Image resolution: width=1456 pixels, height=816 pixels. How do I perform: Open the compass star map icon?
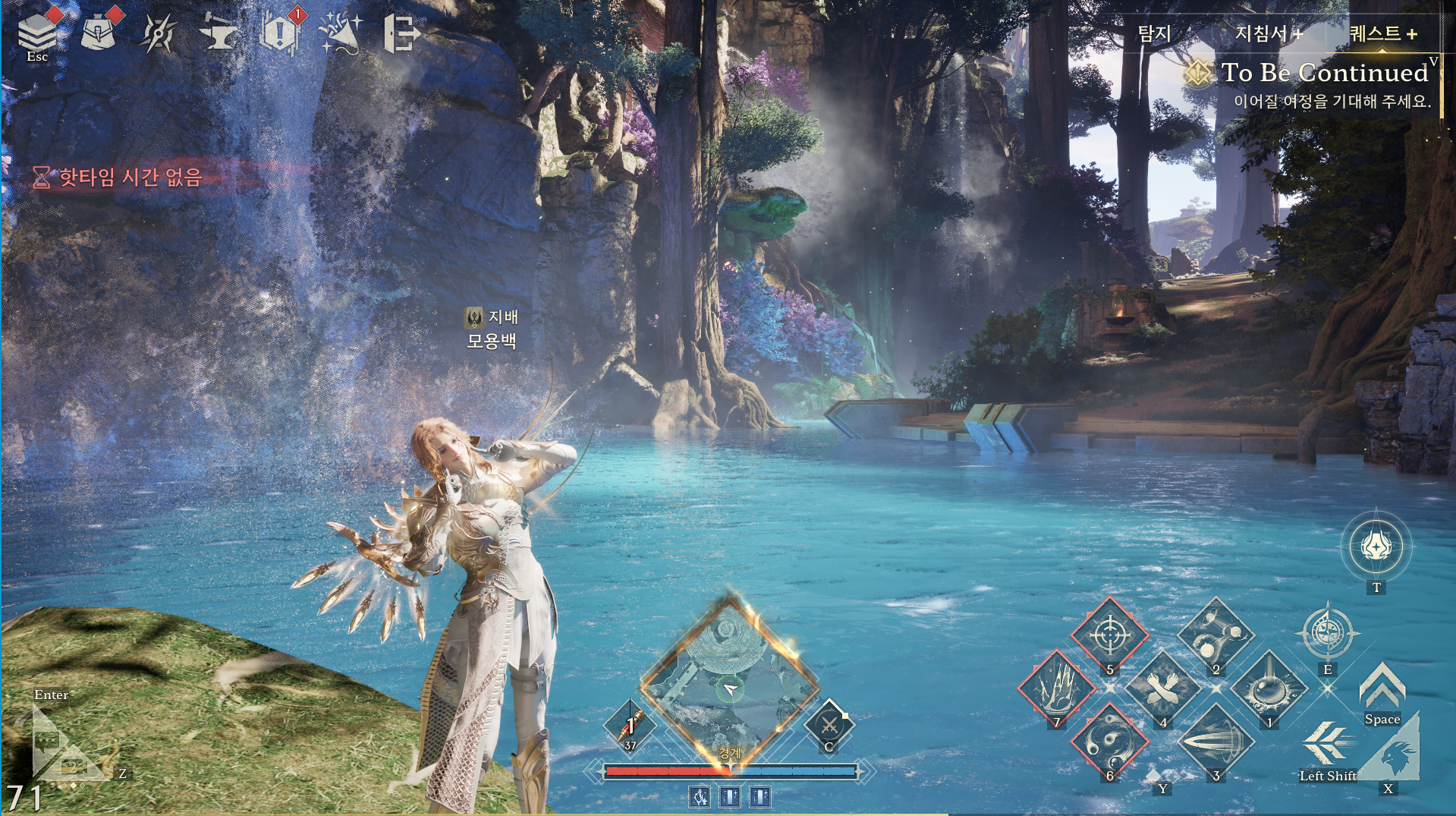coord(158,33)
